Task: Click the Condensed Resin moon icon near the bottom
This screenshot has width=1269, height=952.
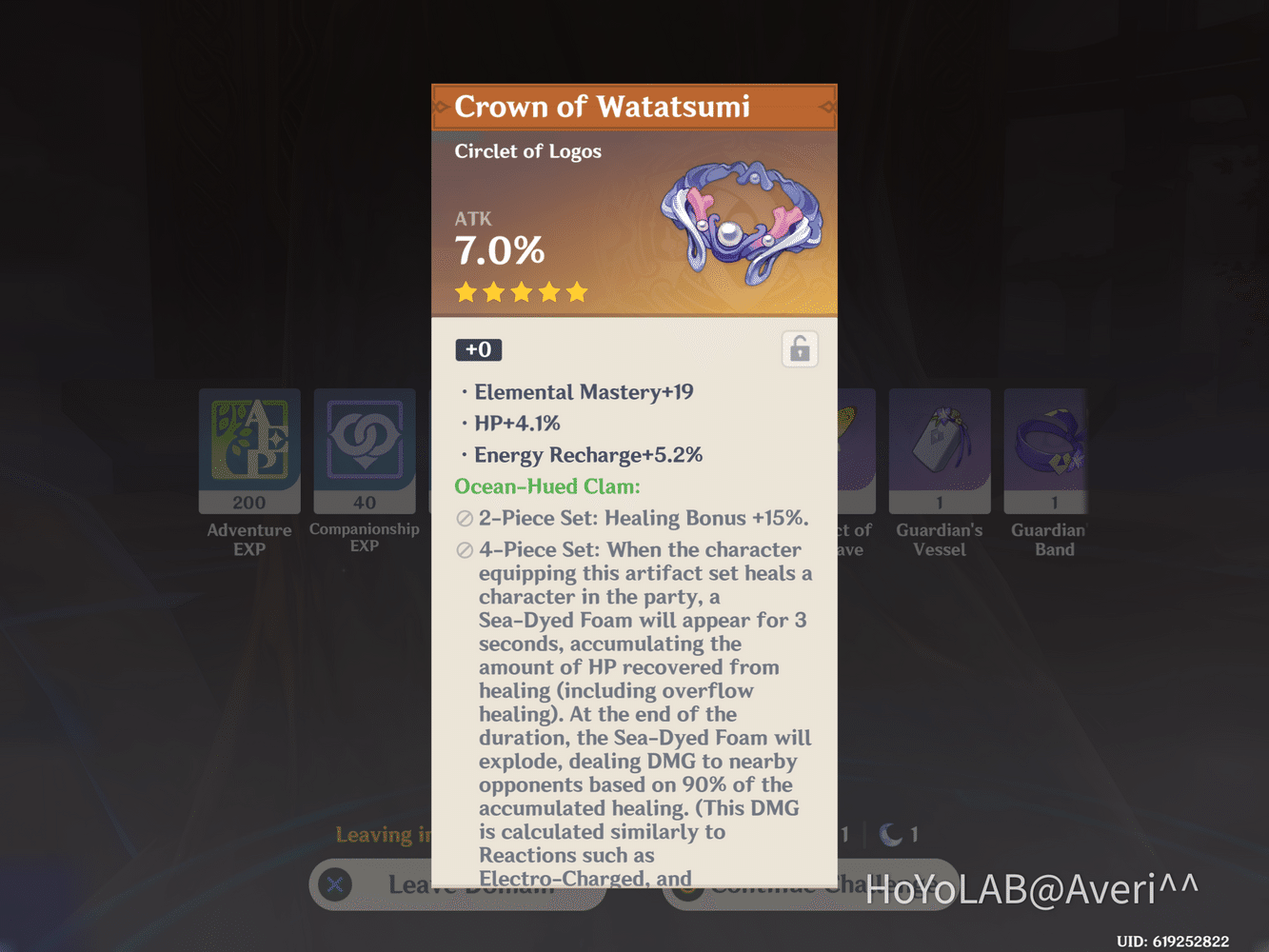Action: (x=891, y=833)
